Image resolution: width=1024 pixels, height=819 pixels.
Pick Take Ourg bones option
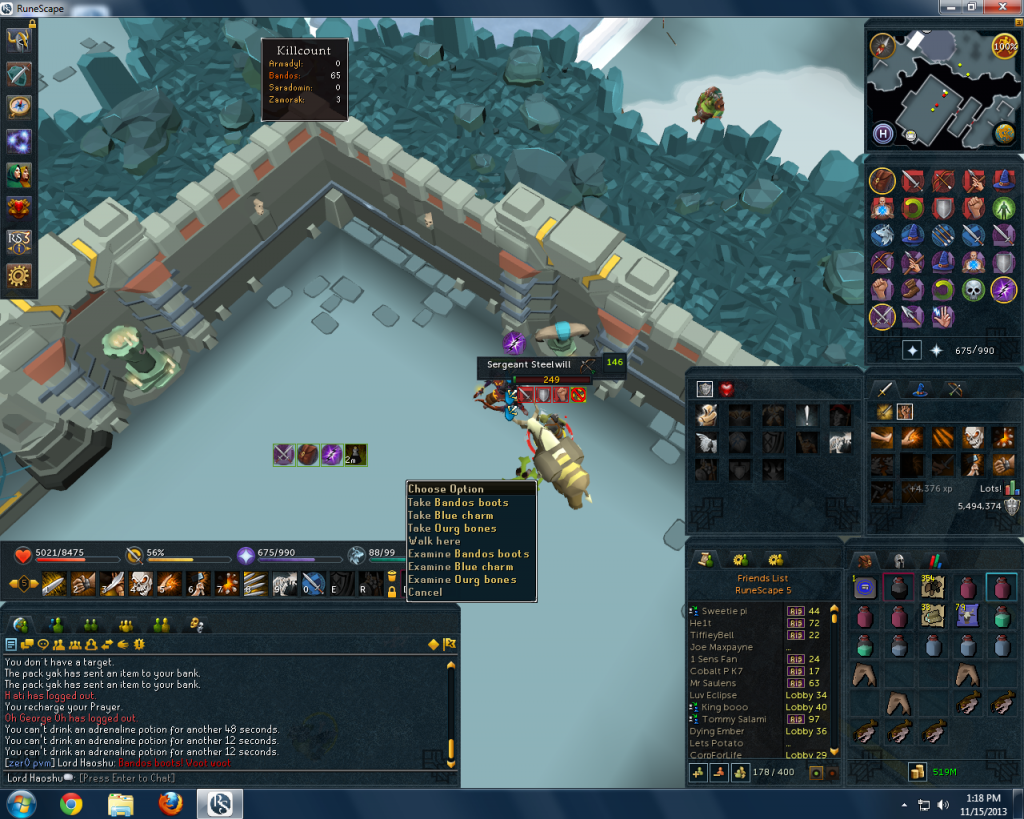click(452, 528)
